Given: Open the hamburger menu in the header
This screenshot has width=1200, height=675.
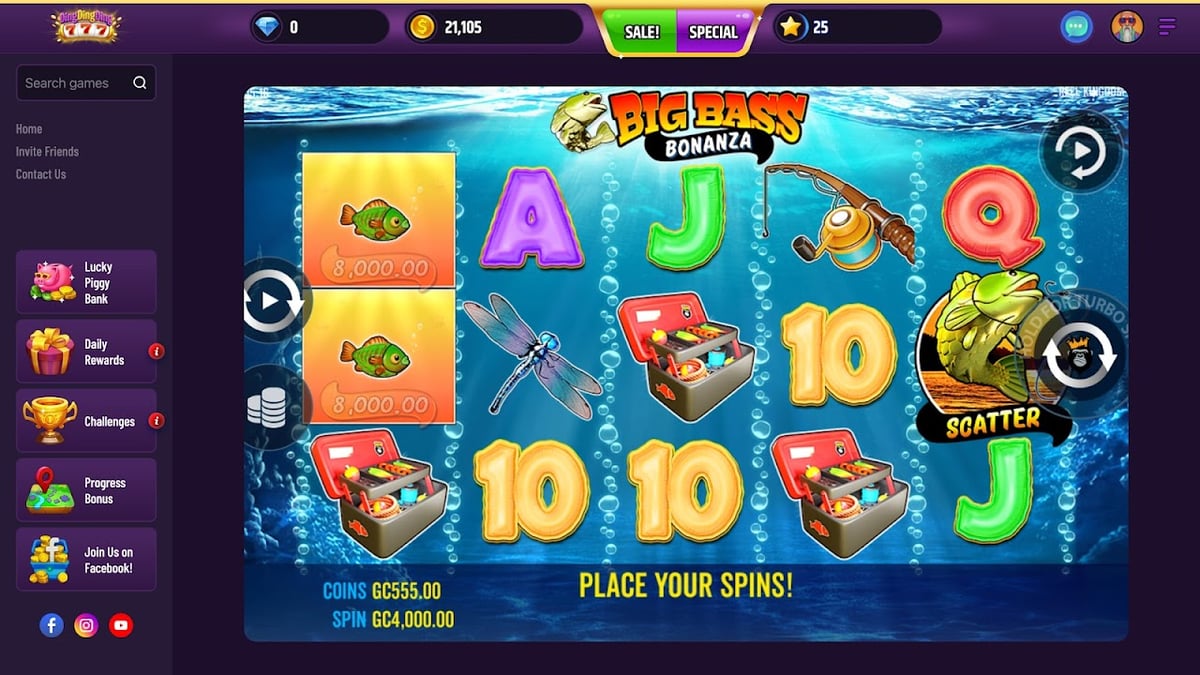Looking at the screenshot, I should (1166, 27).
